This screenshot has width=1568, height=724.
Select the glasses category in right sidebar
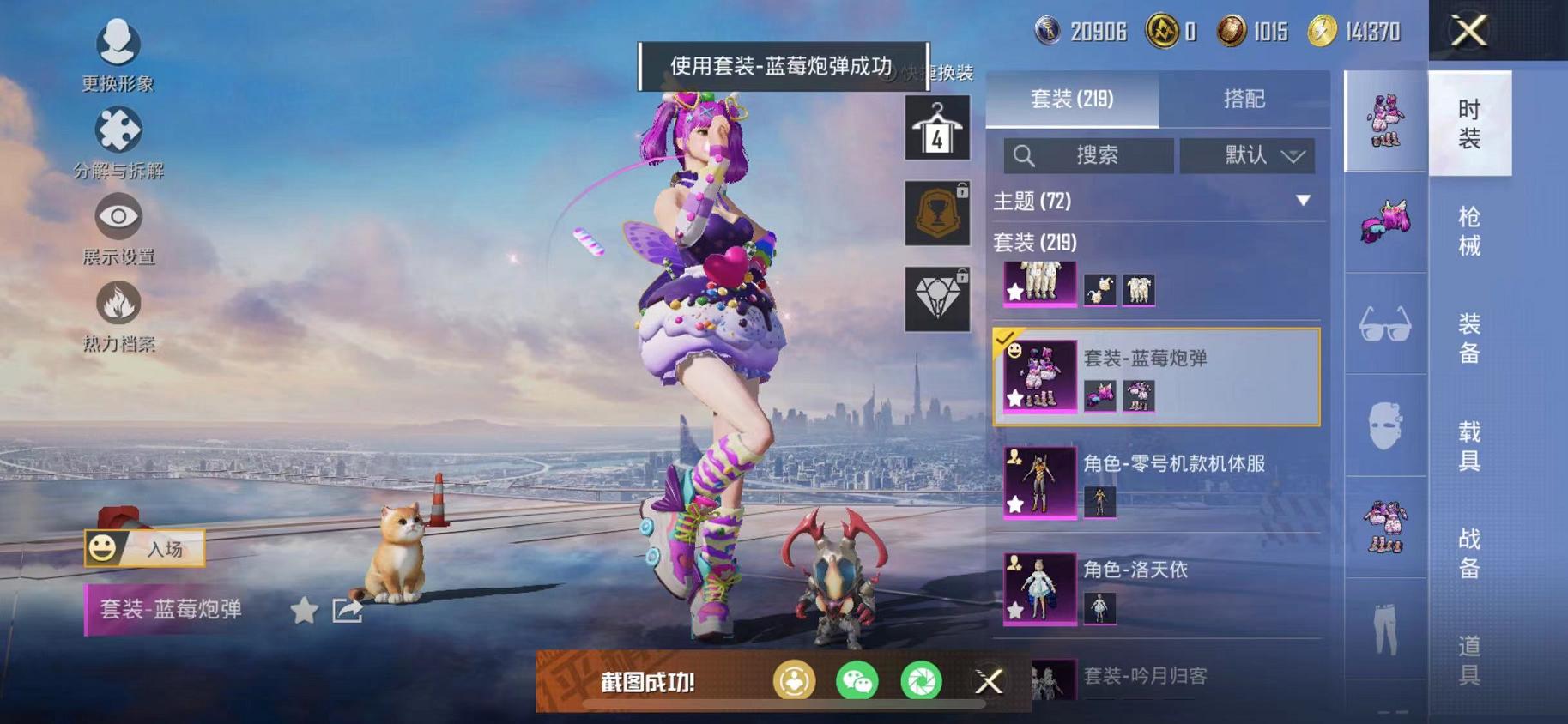click(1383, 326)
